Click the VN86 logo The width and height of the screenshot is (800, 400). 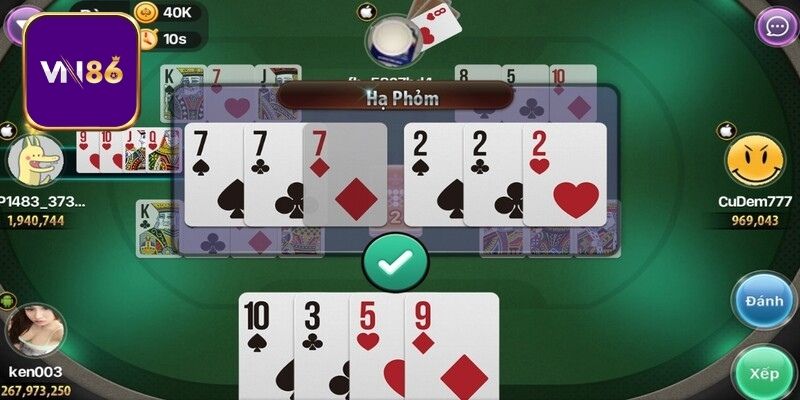(x=81, y=71)
